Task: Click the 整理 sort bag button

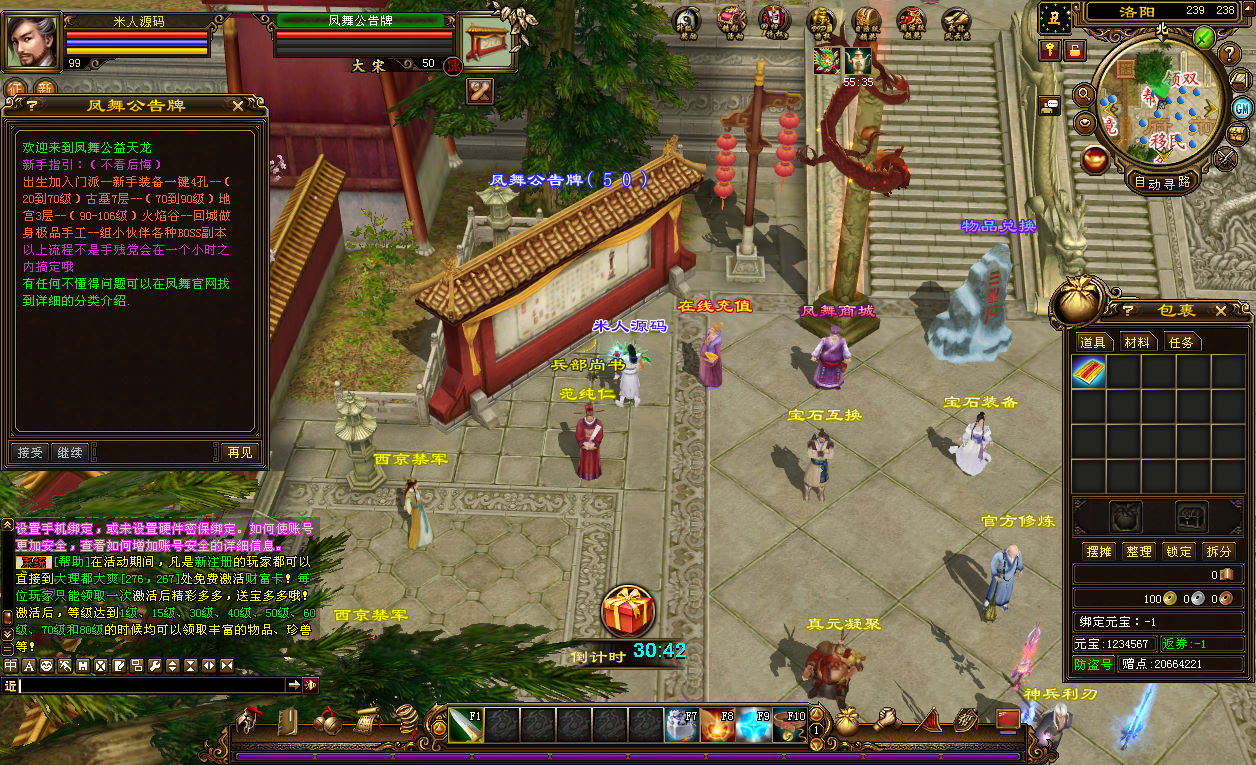Action: 1138,551
